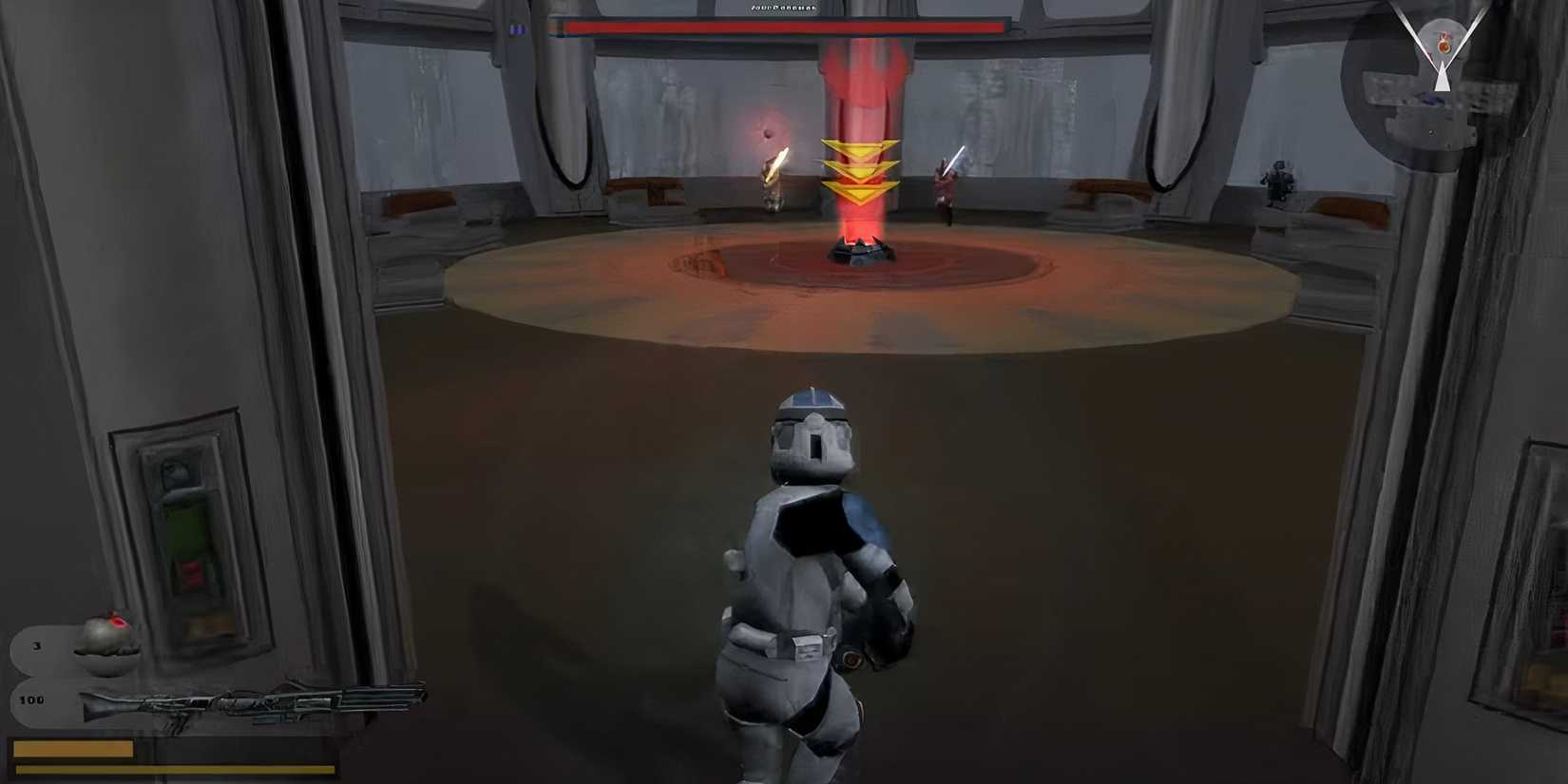Select the orange enemy dot on the minimap

point(1444,48)
